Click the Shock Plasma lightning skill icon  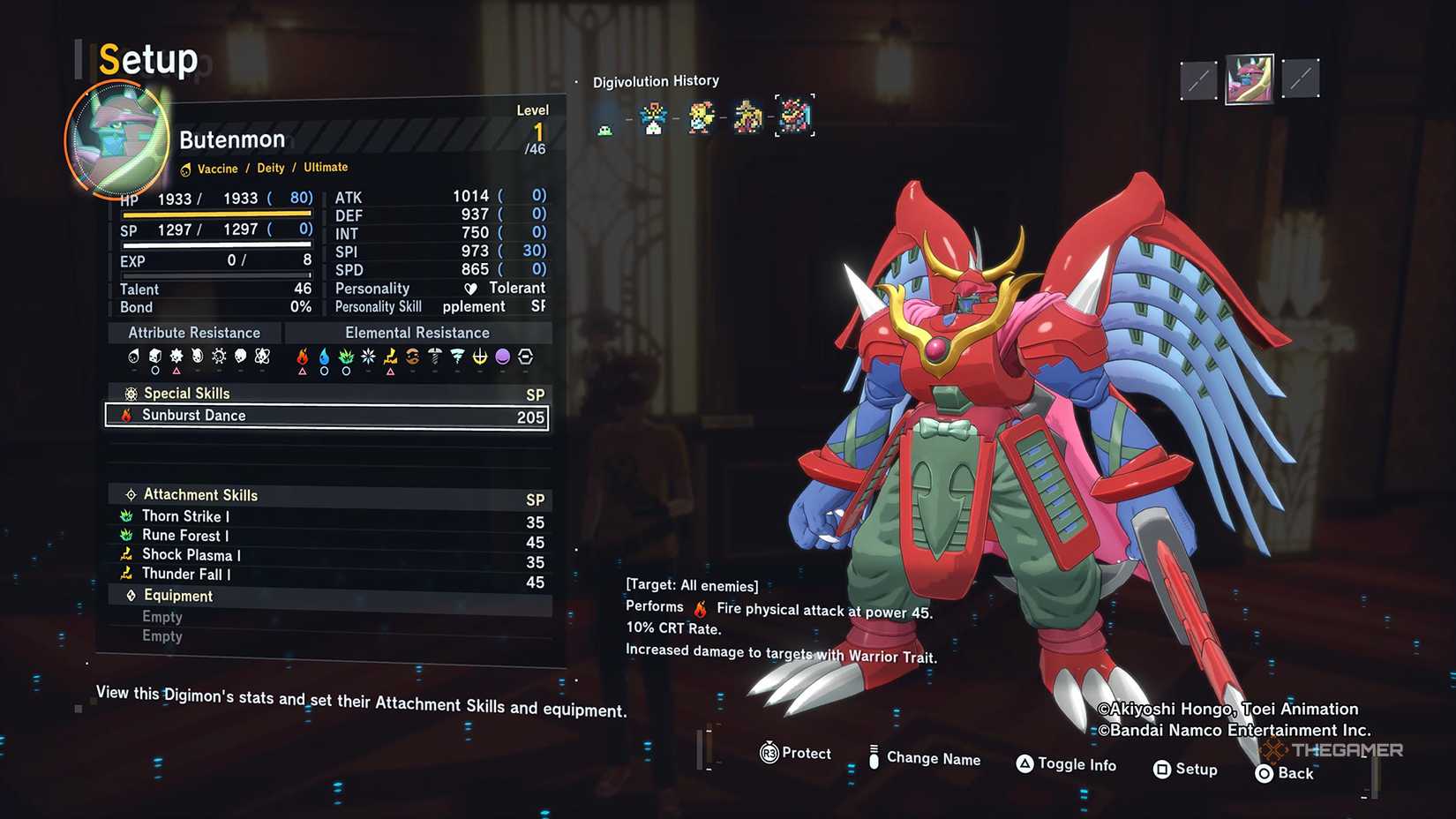tap(126, 555)
